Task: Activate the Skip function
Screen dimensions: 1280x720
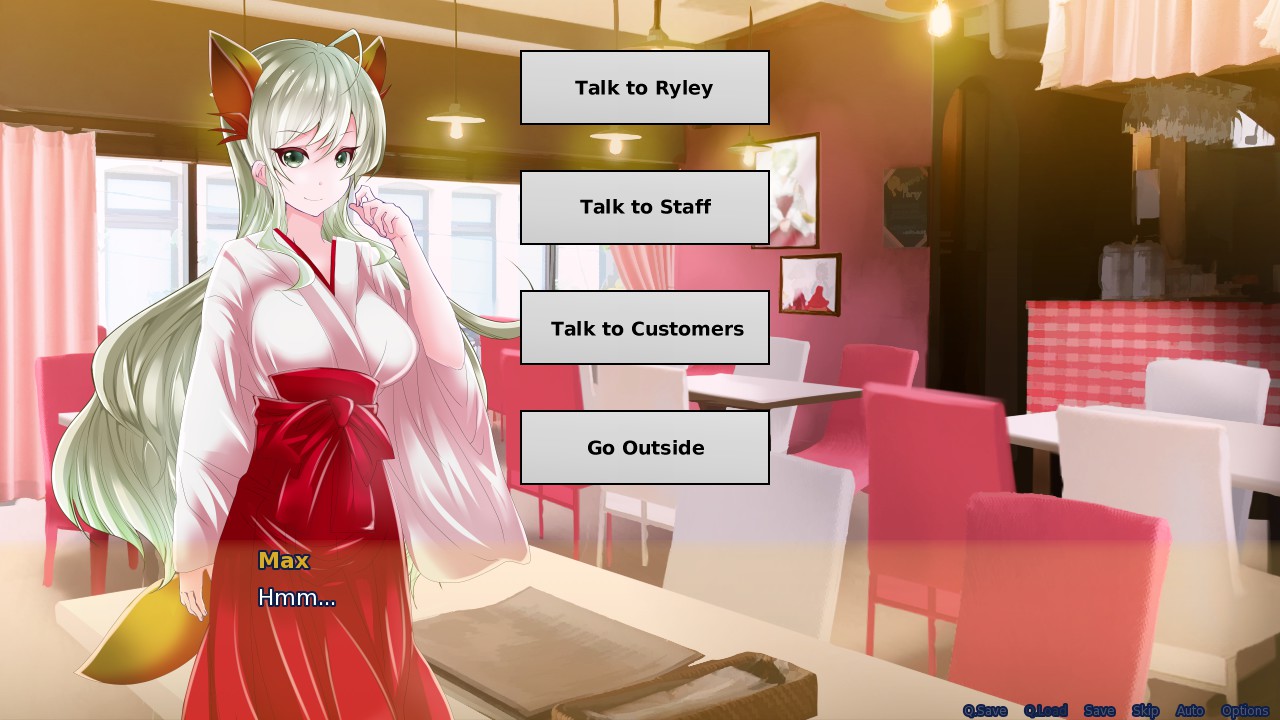Action: pyautogui.click(x=1145, y=711)
